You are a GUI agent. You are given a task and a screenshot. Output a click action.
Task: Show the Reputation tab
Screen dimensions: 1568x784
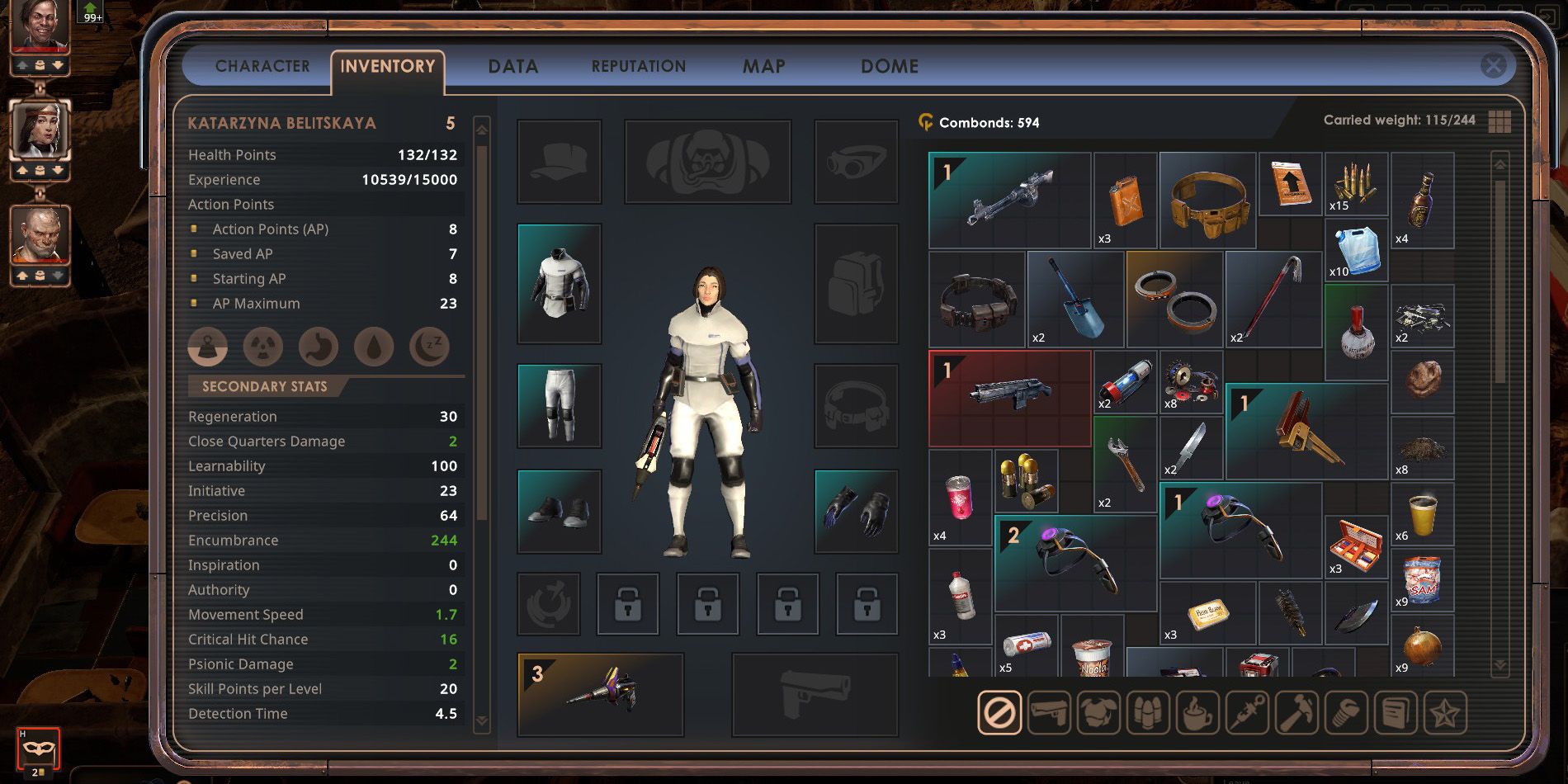638,66
